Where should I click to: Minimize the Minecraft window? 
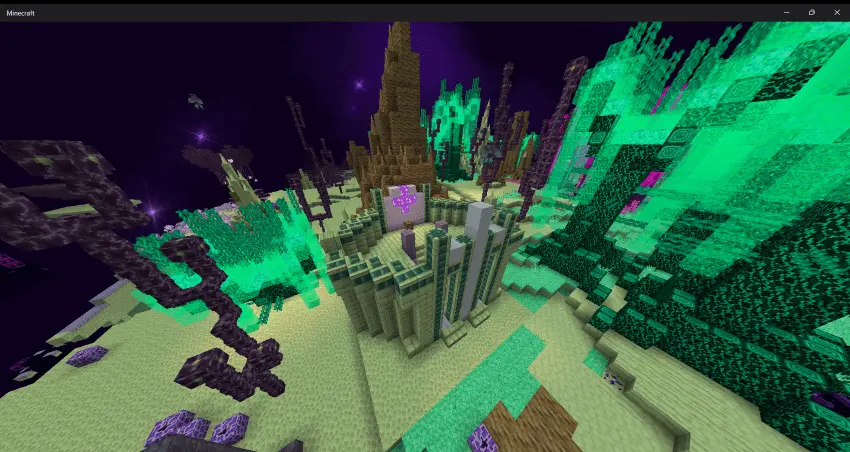(x=788, y=12)
